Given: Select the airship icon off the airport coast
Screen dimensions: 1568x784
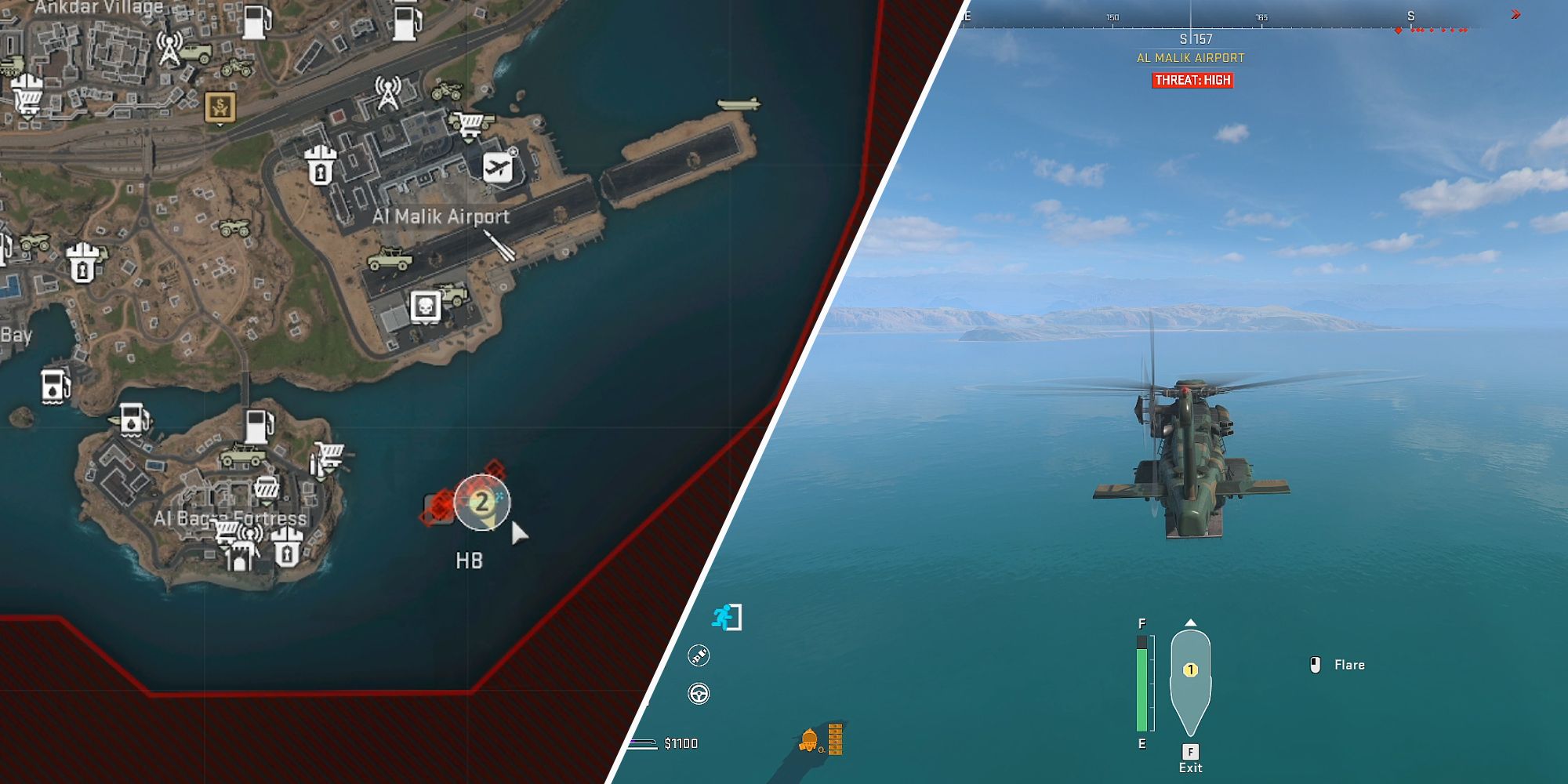Looking at the screenshot, I should coord(738,104).
